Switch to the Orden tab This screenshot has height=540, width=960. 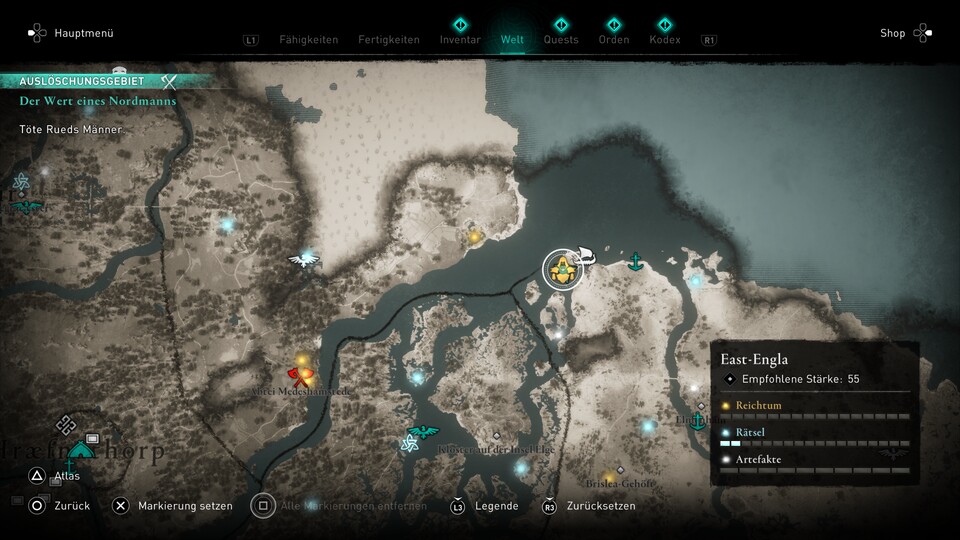(x=613, y=40)
